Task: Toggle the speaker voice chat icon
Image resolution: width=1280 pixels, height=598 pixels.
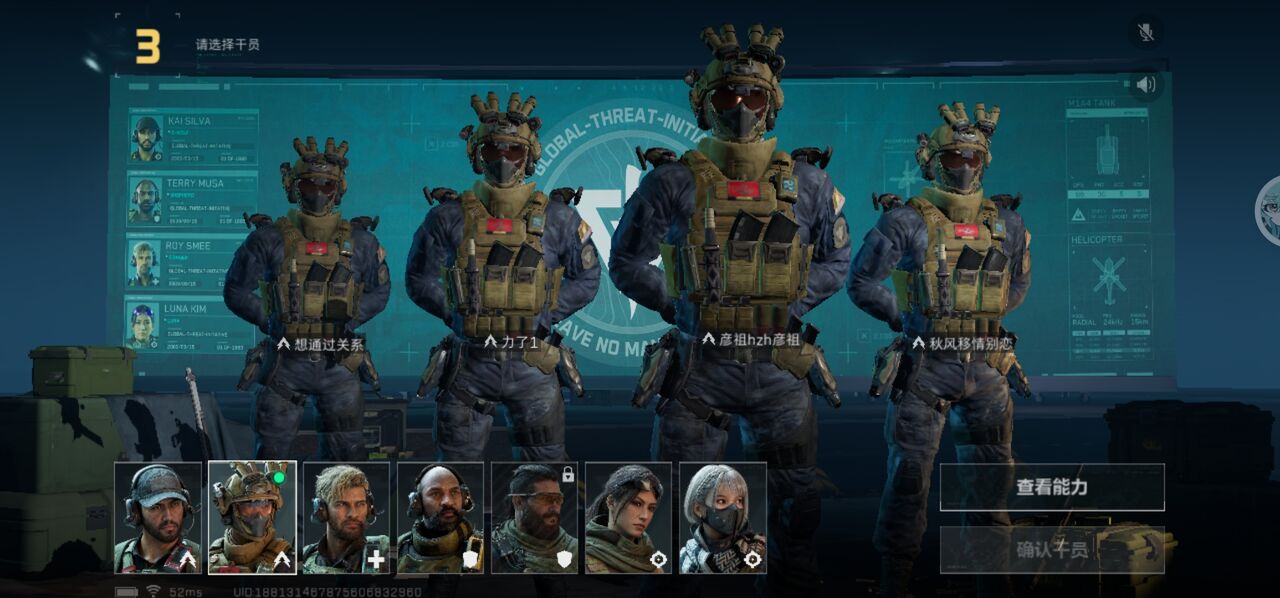Action: (1146, 85)
